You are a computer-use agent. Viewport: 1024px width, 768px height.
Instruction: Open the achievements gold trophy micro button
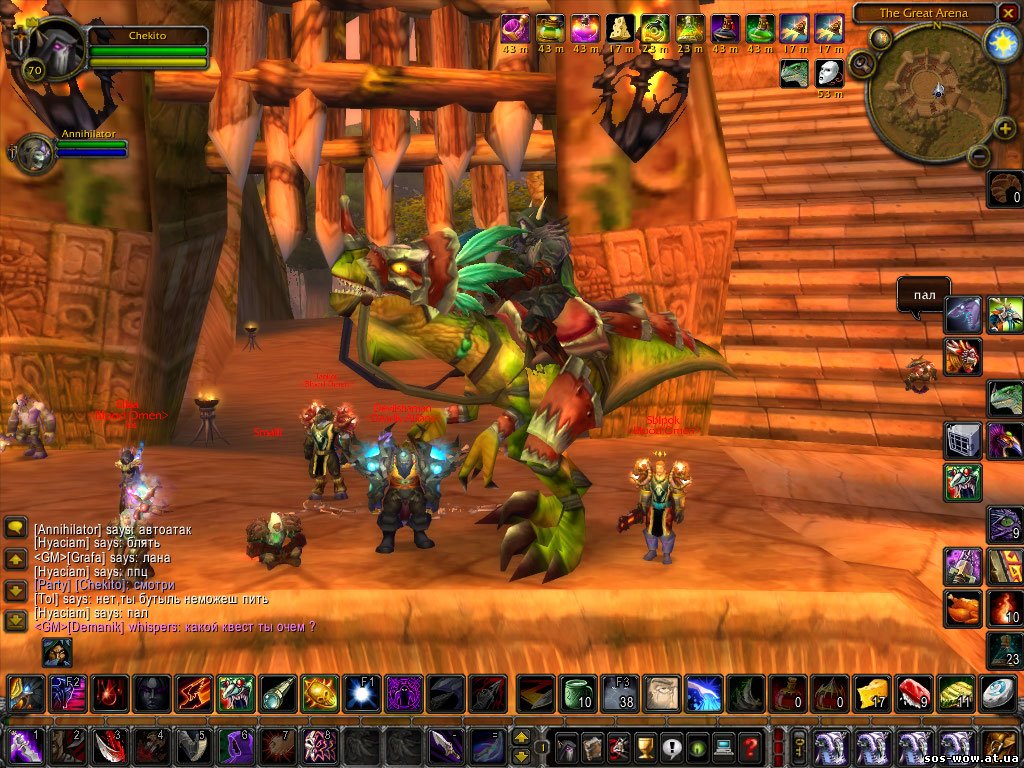[x=645, y=746]
